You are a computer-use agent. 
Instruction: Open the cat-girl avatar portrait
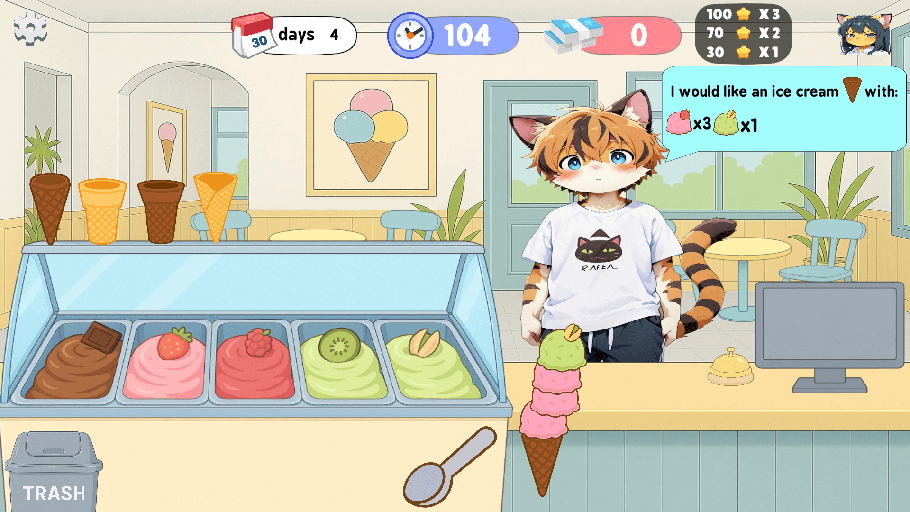[864, 35]
